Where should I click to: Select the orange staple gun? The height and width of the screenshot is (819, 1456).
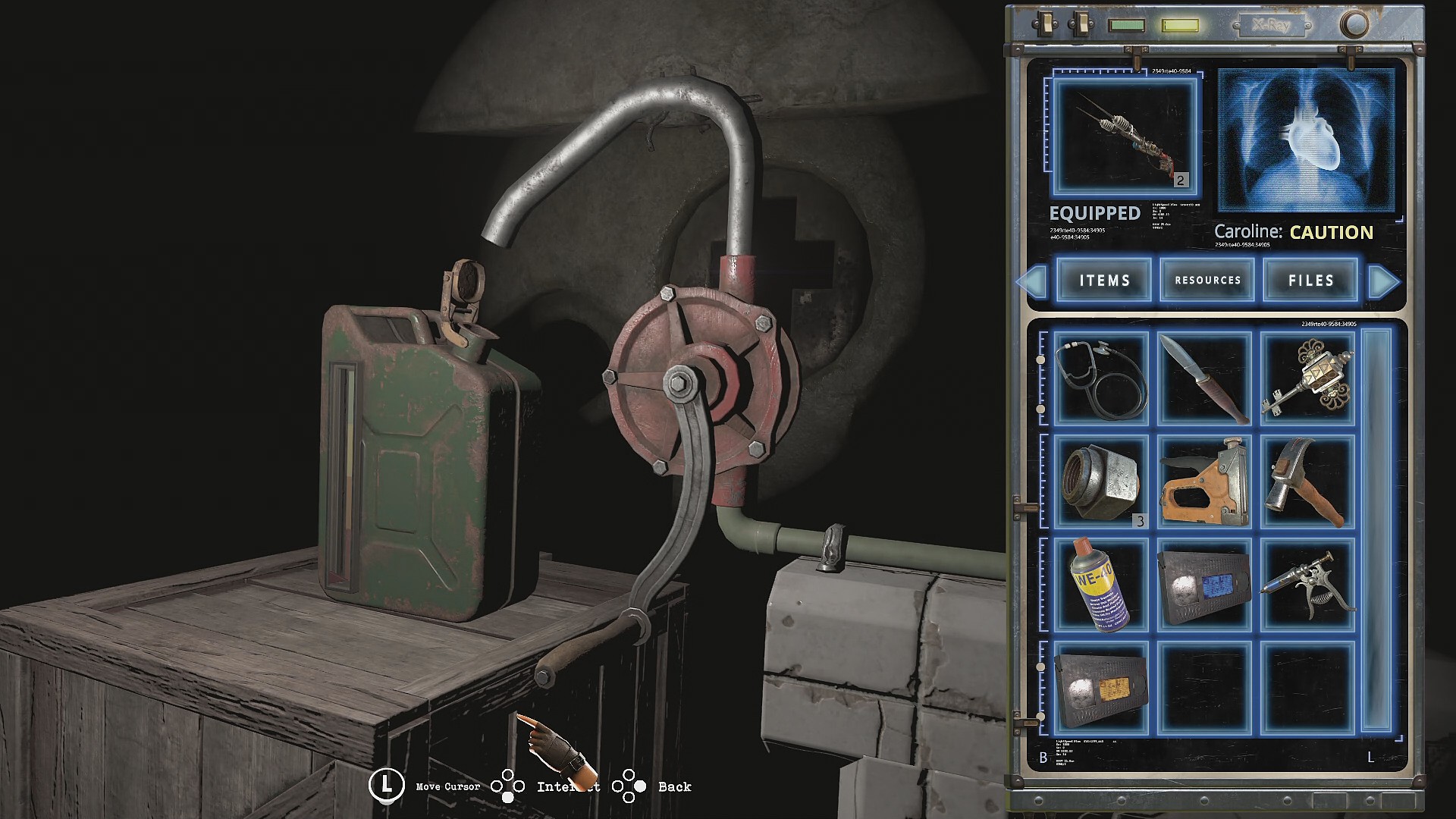point(1204,482)
